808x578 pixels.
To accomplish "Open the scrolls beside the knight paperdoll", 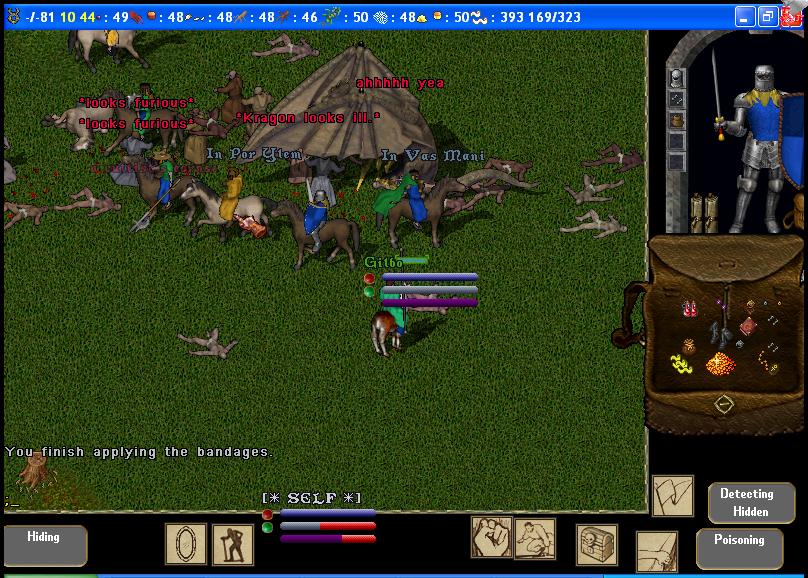I will point(704,213).
